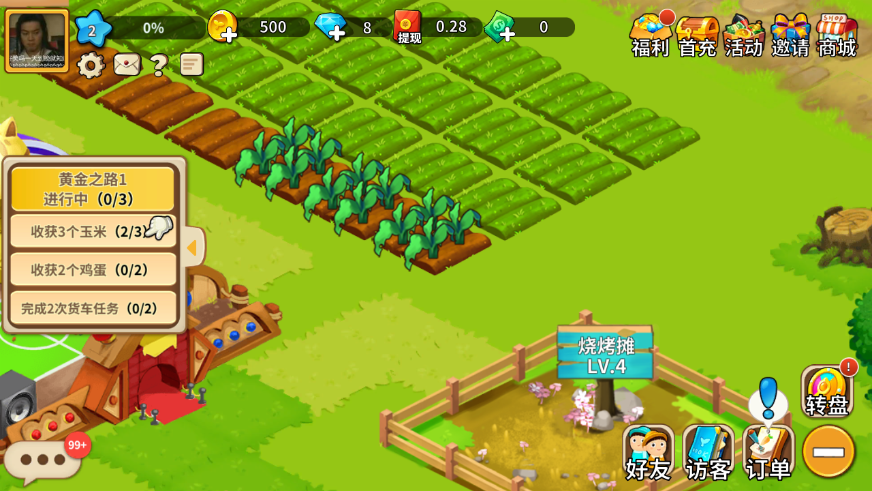Add more gold coins
This screenshot has width=872, height=491.
click(x=224, y=27)
